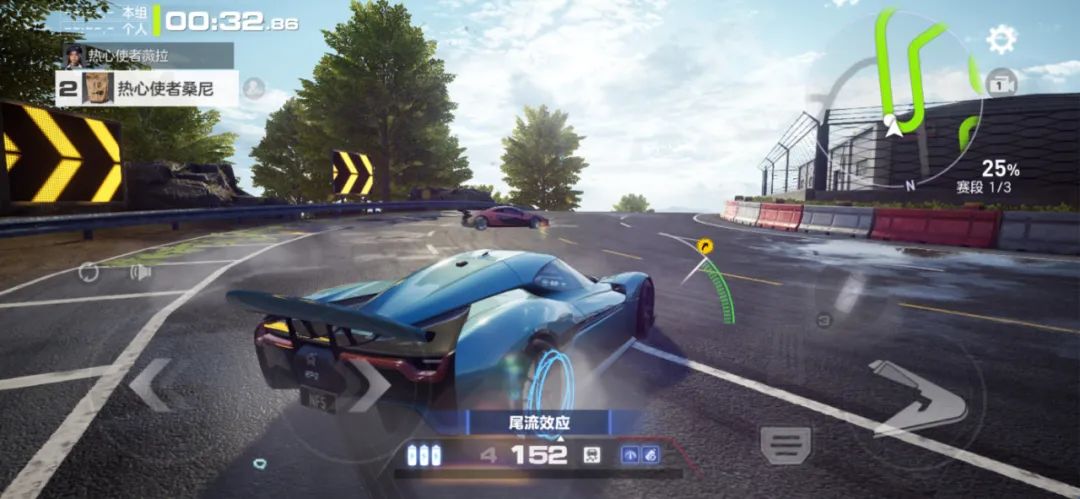
Task: Switch the camera view mode
Action: (1001, 84)
